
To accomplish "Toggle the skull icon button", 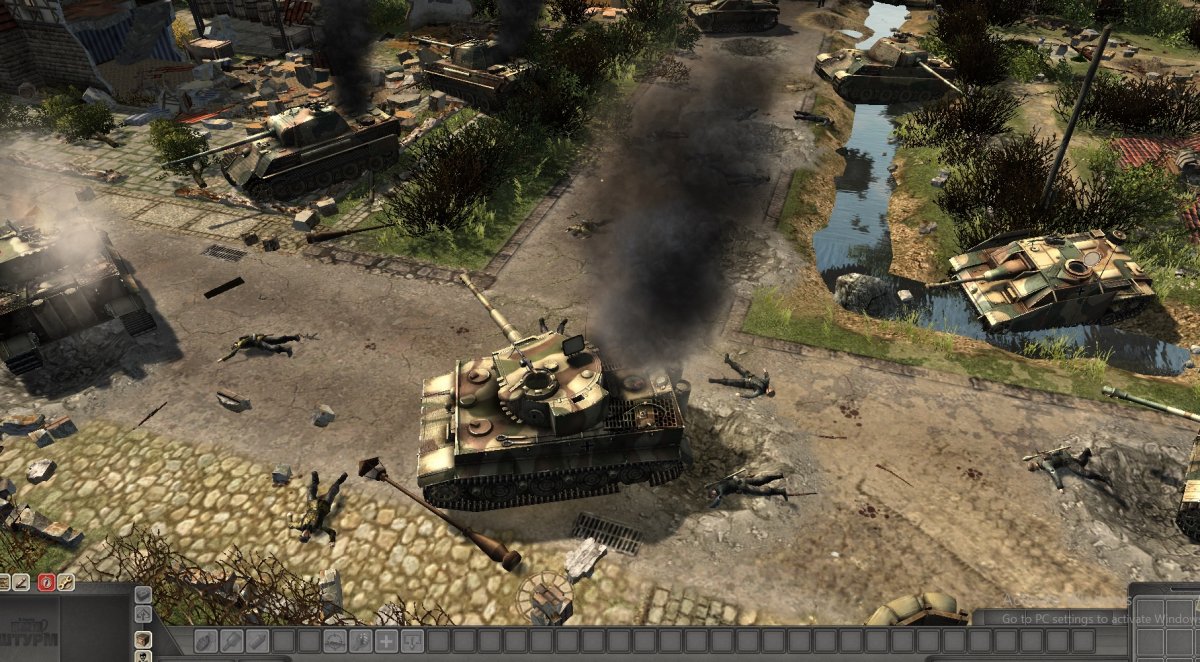I will click(143, 657).
